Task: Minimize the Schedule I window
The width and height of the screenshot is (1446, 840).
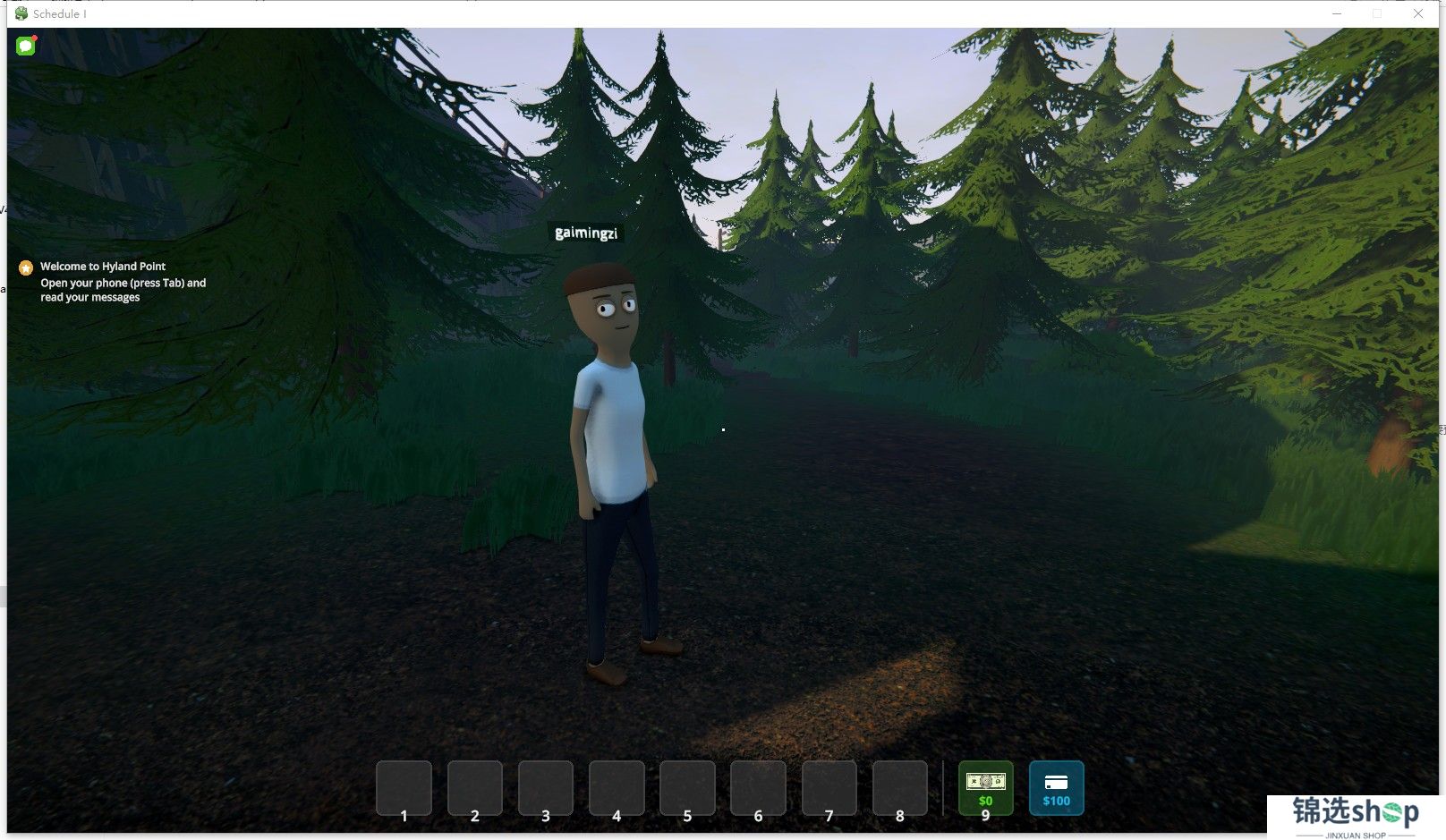Action: click(x=1337, y=13)
